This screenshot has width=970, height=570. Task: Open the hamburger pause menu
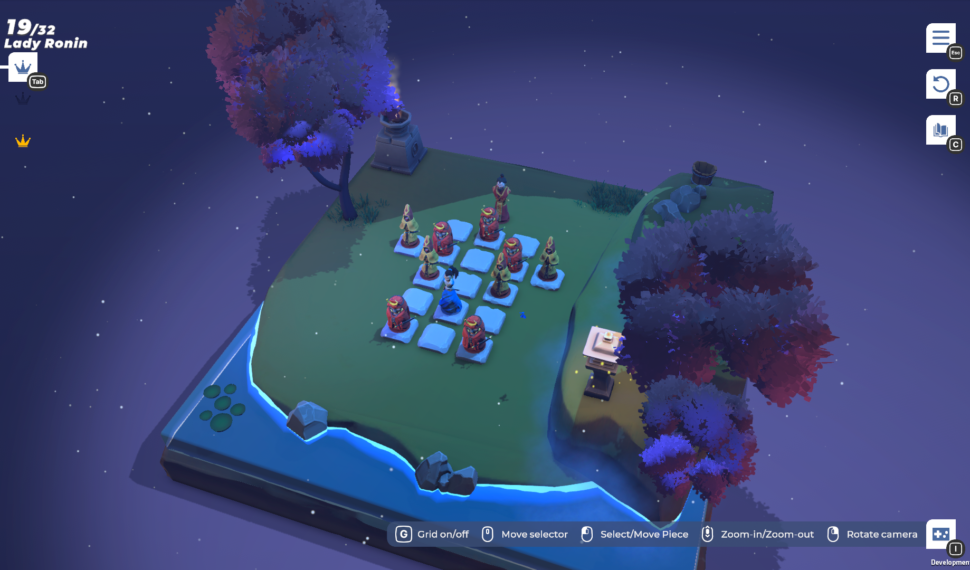coord(940,38)
